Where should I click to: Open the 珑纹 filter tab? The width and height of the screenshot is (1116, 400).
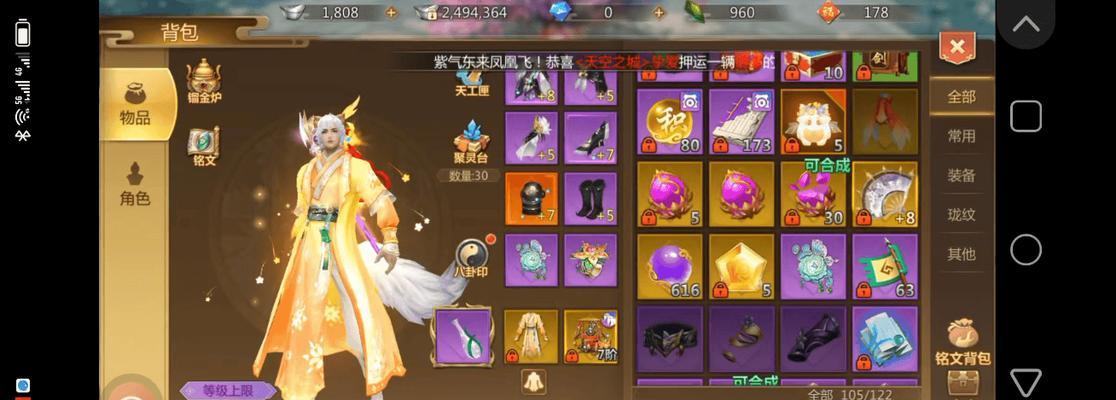tap(961, 214)
